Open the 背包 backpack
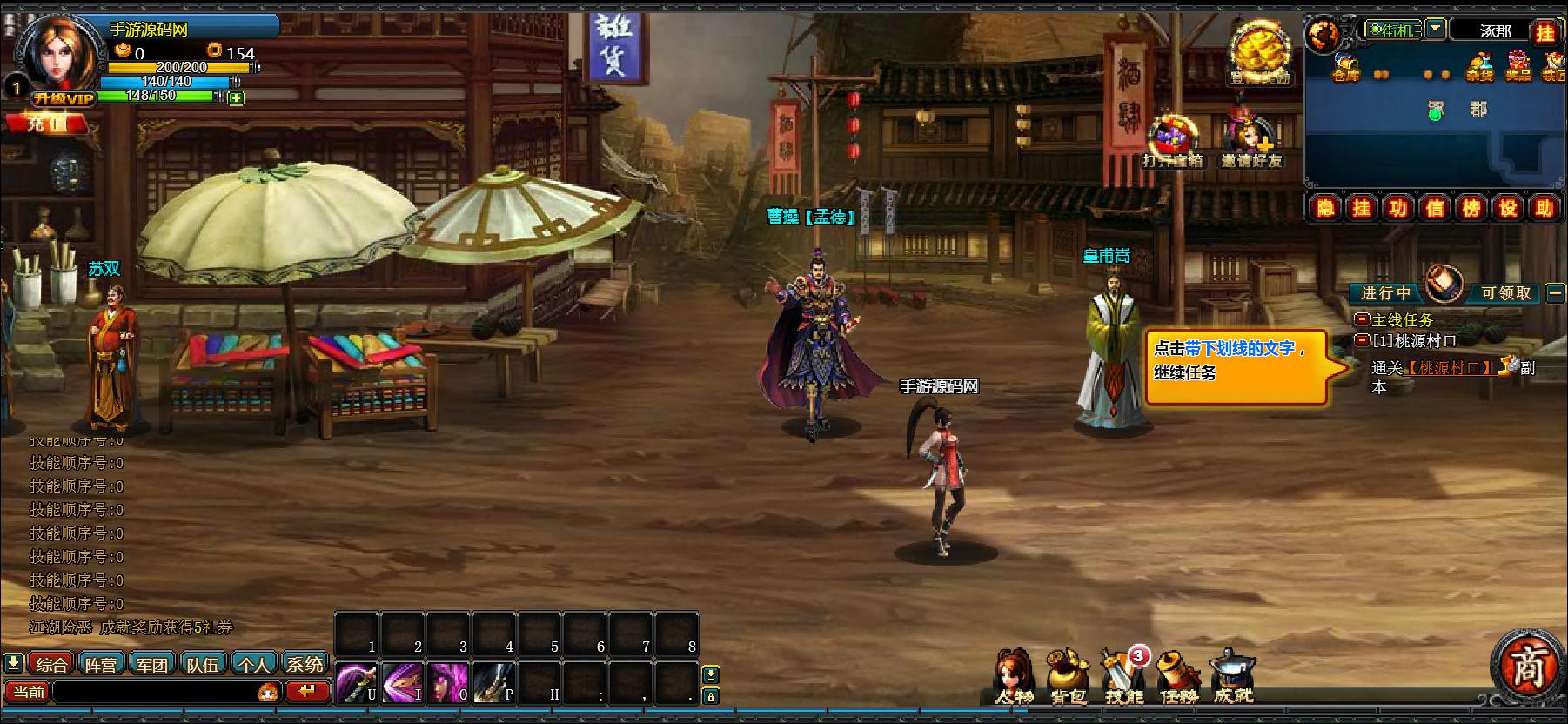 point(1068,676)
